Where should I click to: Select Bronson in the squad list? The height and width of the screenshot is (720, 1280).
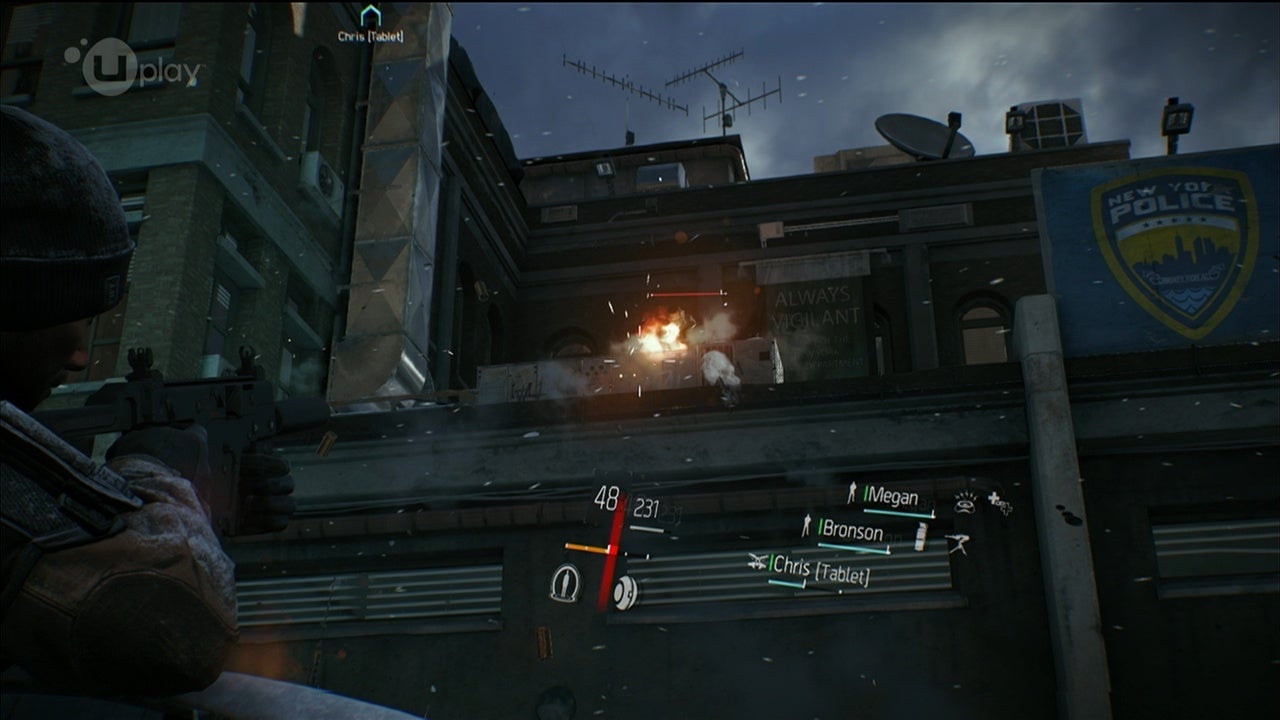pos(850,531)
